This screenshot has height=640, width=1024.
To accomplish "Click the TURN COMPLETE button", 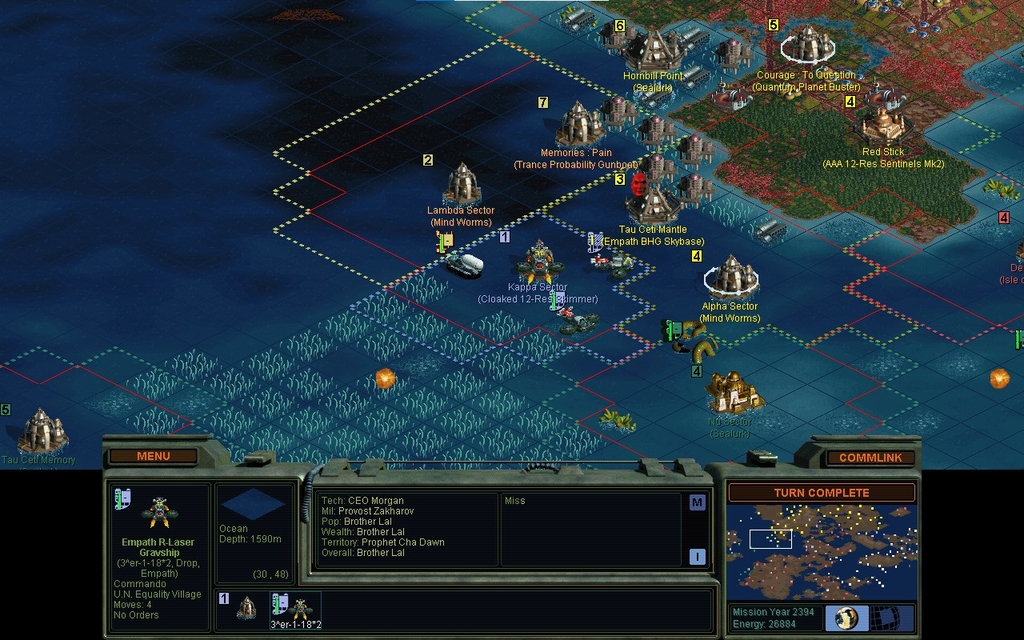I will click(821, 493).
